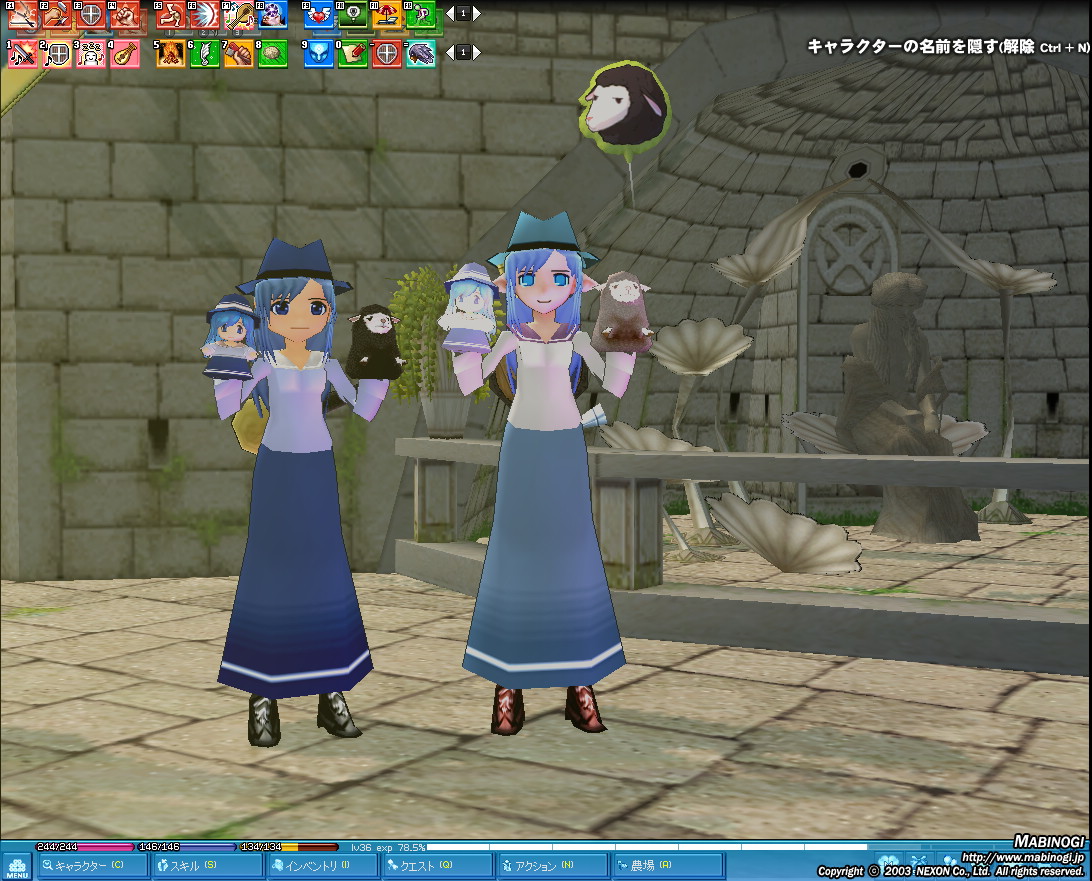Activate the white feather hotkey icon
1092x881 pixels.
204,54
